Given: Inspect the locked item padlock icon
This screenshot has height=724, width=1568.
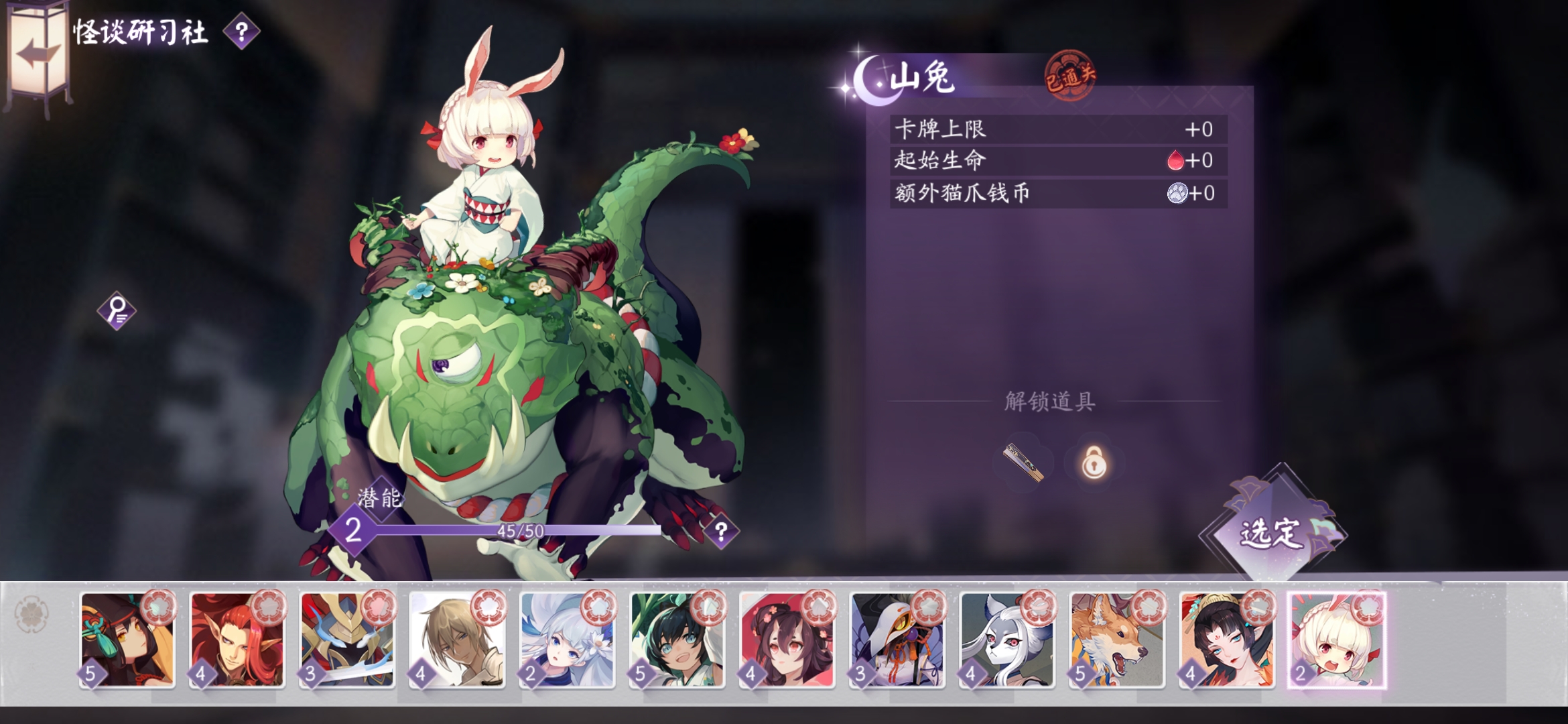Looking at the screenshot, I should [x=1094, y=463].
